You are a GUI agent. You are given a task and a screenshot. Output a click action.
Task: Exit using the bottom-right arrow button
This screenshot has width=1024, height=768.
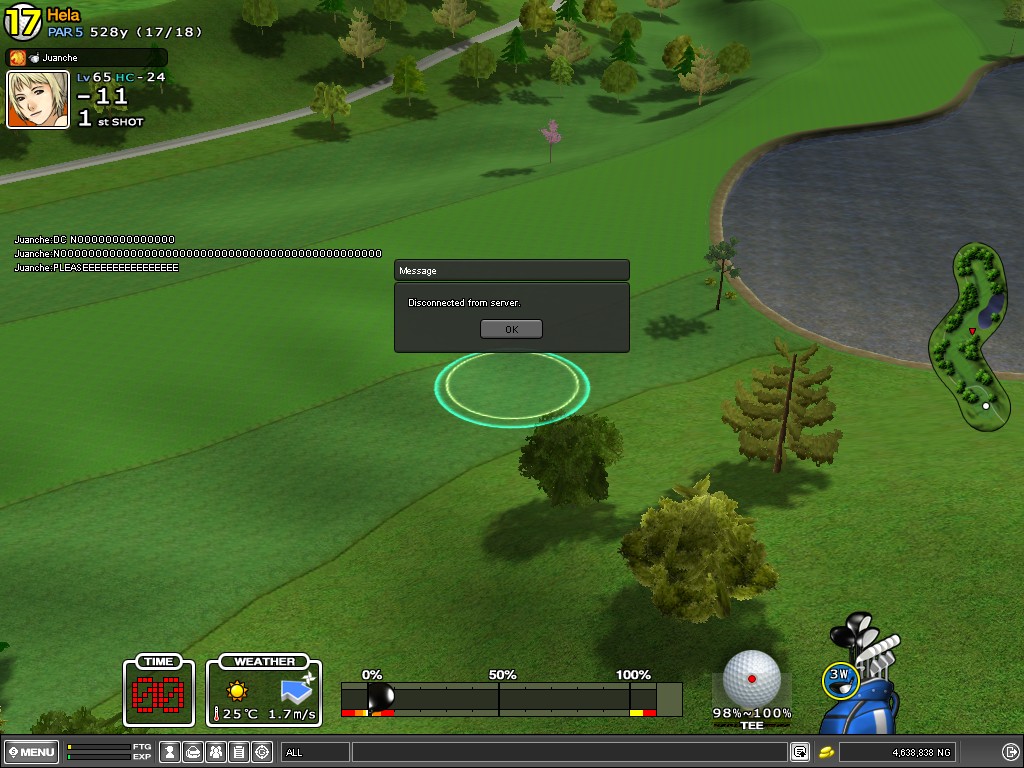point(1010,752)
